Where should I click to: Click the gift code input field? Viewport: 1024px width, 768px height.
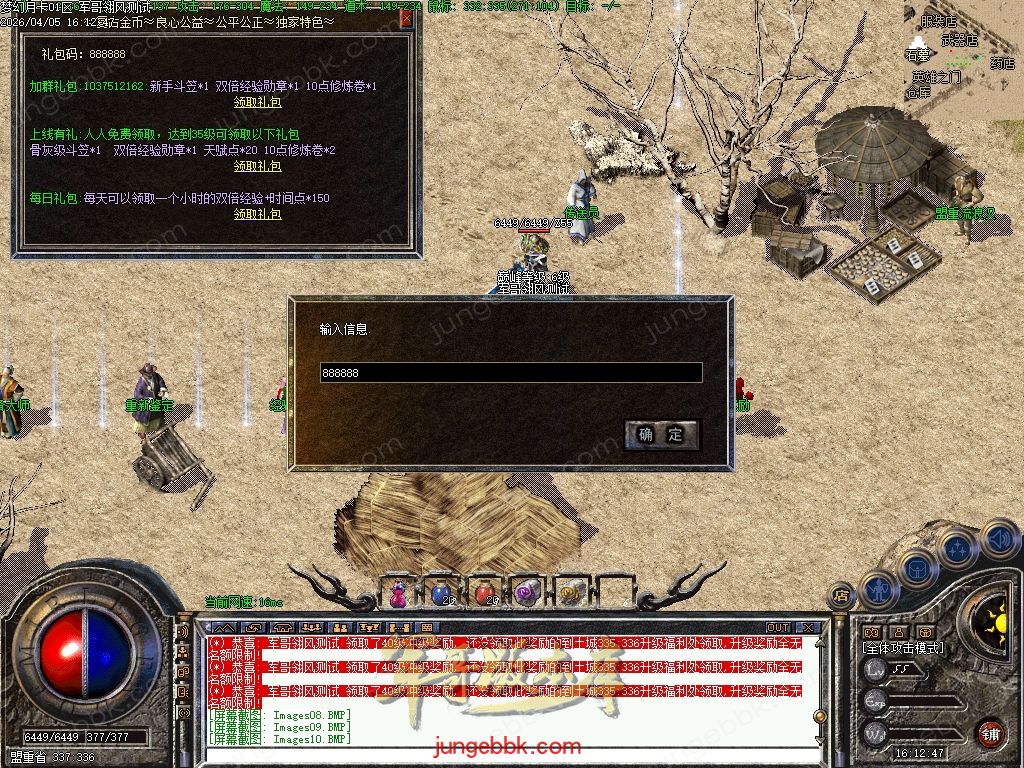point(510,373)
